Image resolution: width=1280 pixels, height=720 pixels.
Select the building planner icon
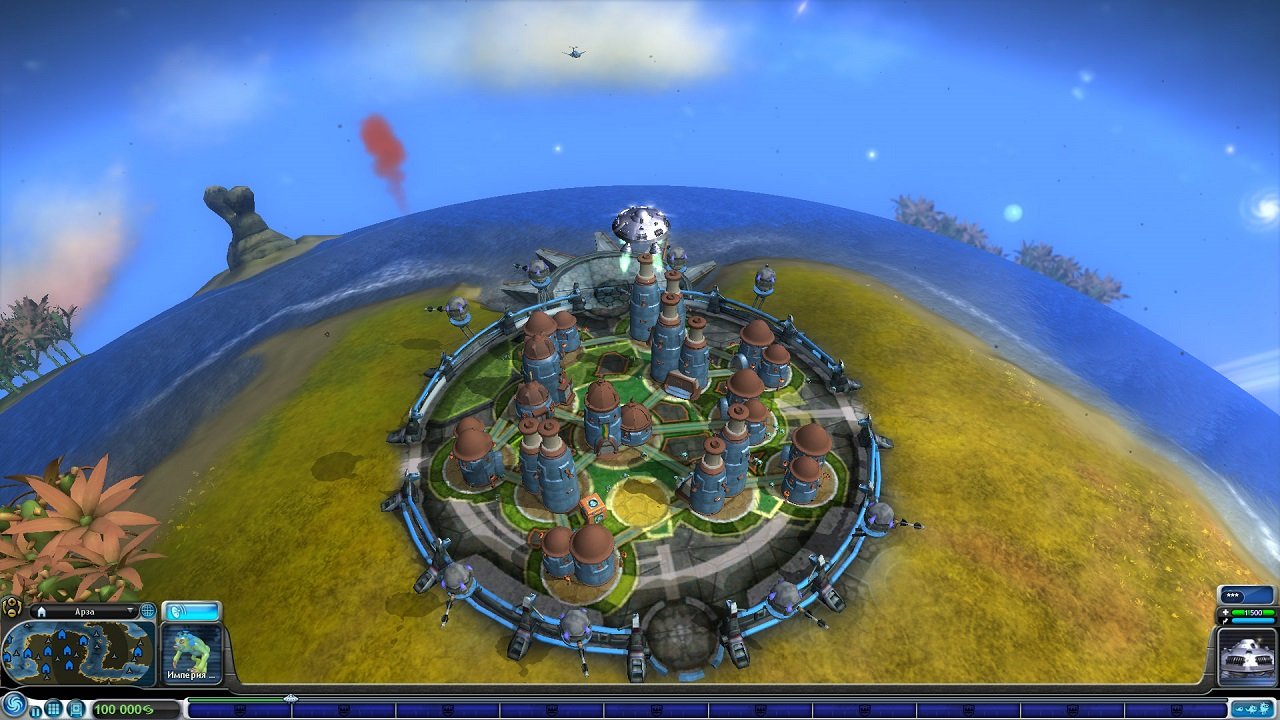point(74,708)
